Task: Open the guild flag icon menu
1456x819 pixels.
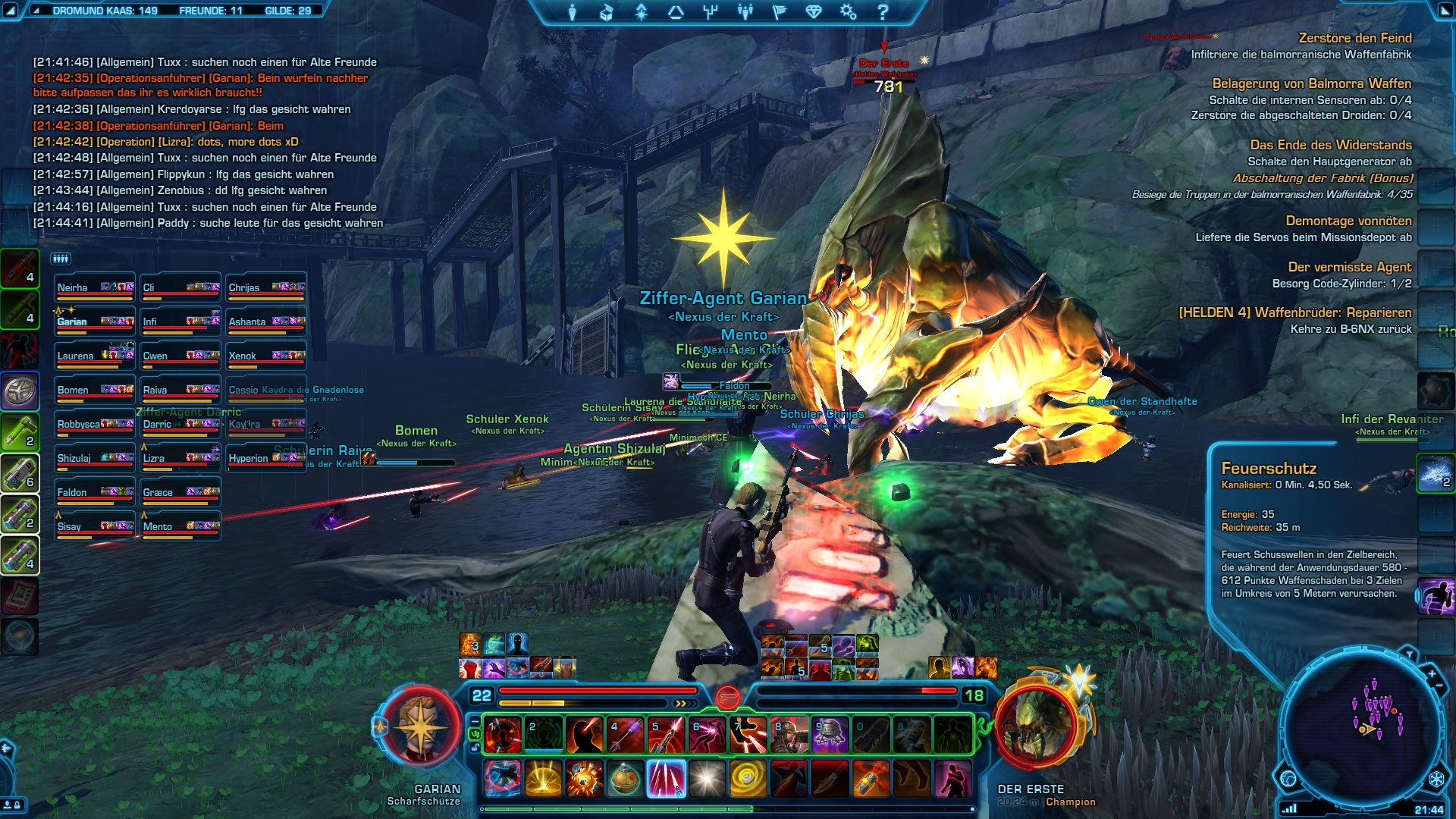Action: [780, 12]
